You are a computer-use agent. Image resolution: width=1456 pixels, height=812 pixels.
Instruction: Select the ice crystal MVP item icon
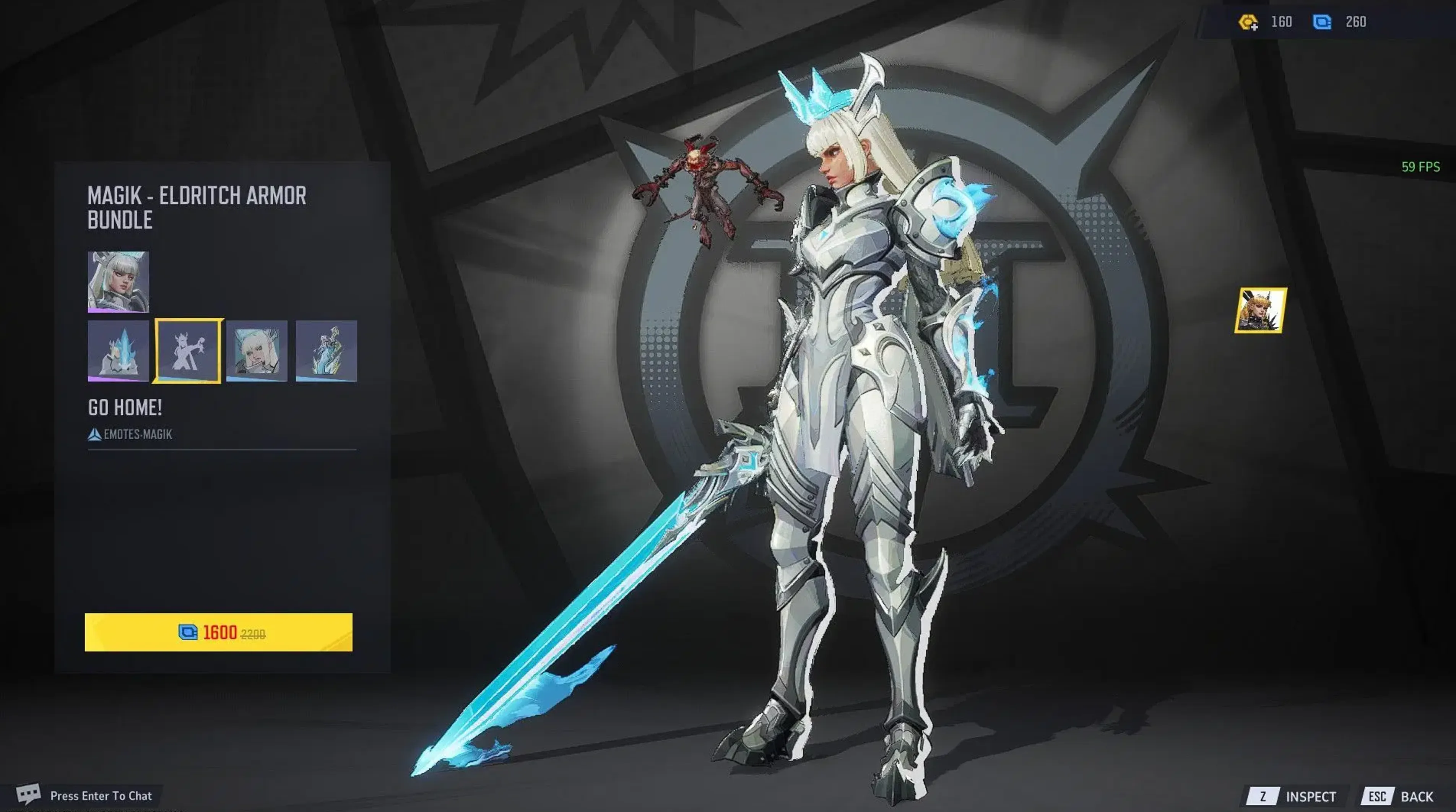118,351
